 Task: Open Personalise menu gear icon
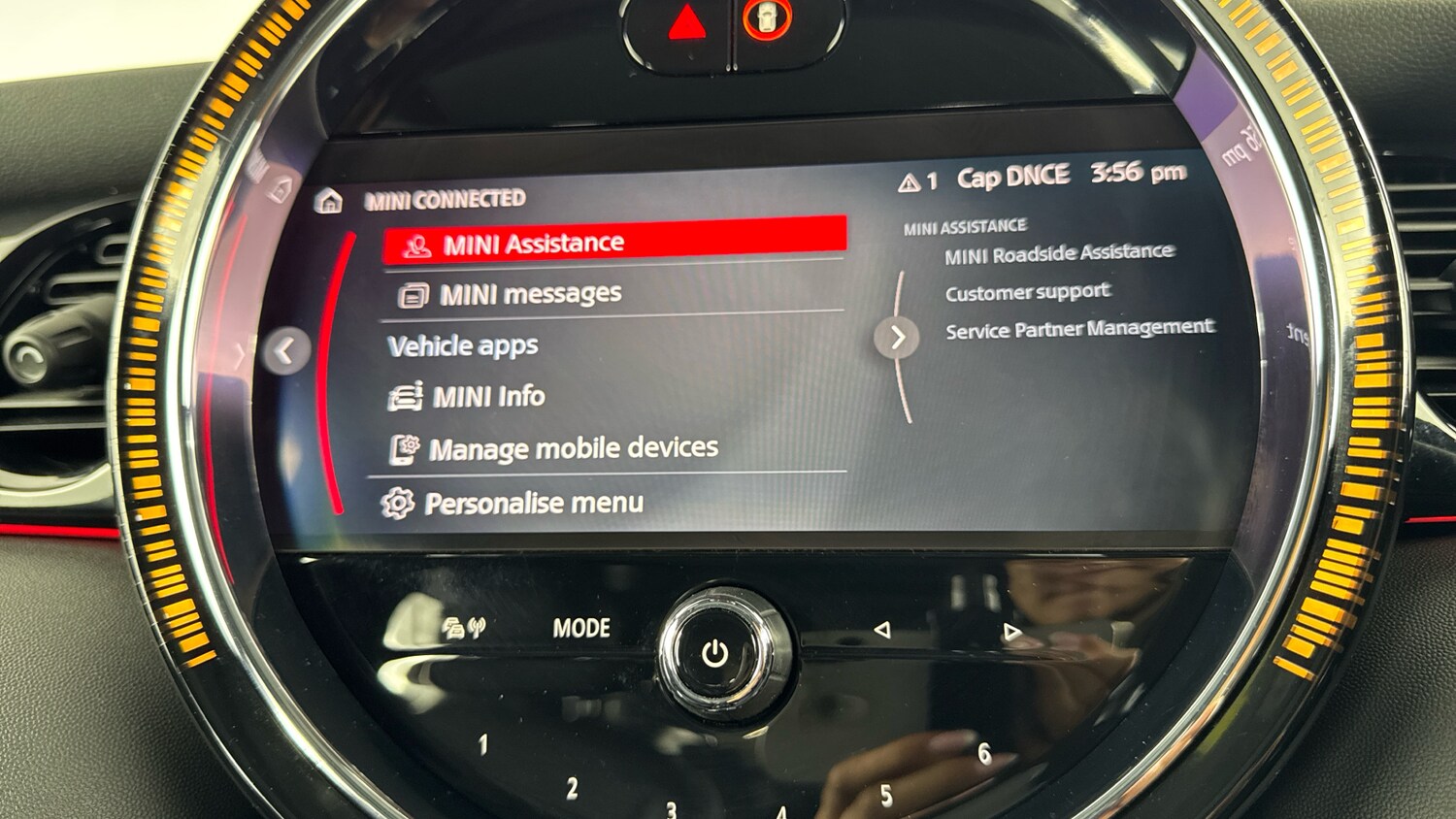tap(397, 502)
